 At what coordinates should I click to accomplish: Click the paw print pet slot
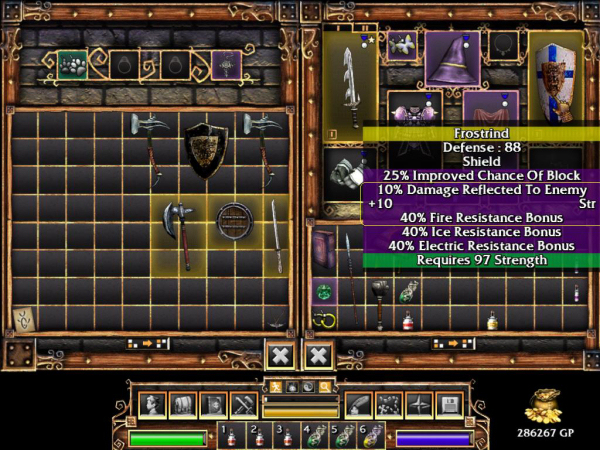click(x=72, y=65)
